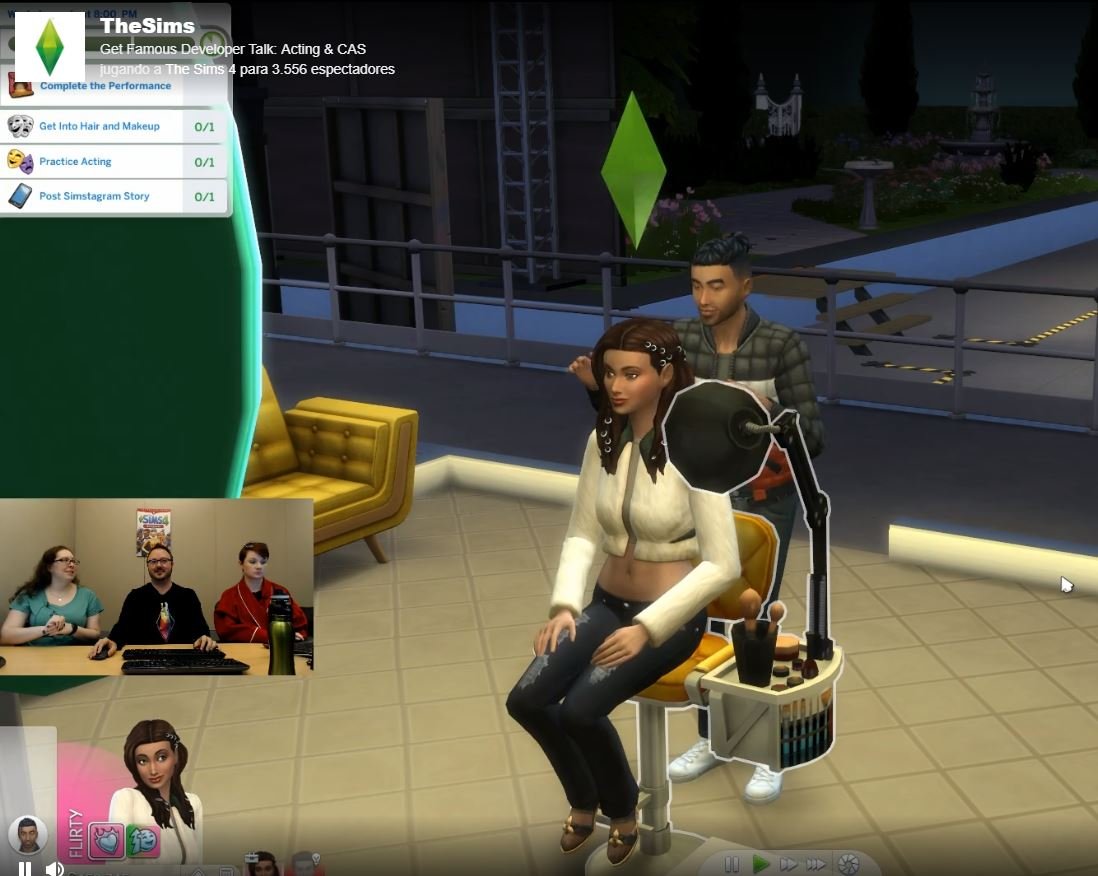Open TheSims channel avatar
The height and width of the screenshot is (876, 1098).
[50, 47]
